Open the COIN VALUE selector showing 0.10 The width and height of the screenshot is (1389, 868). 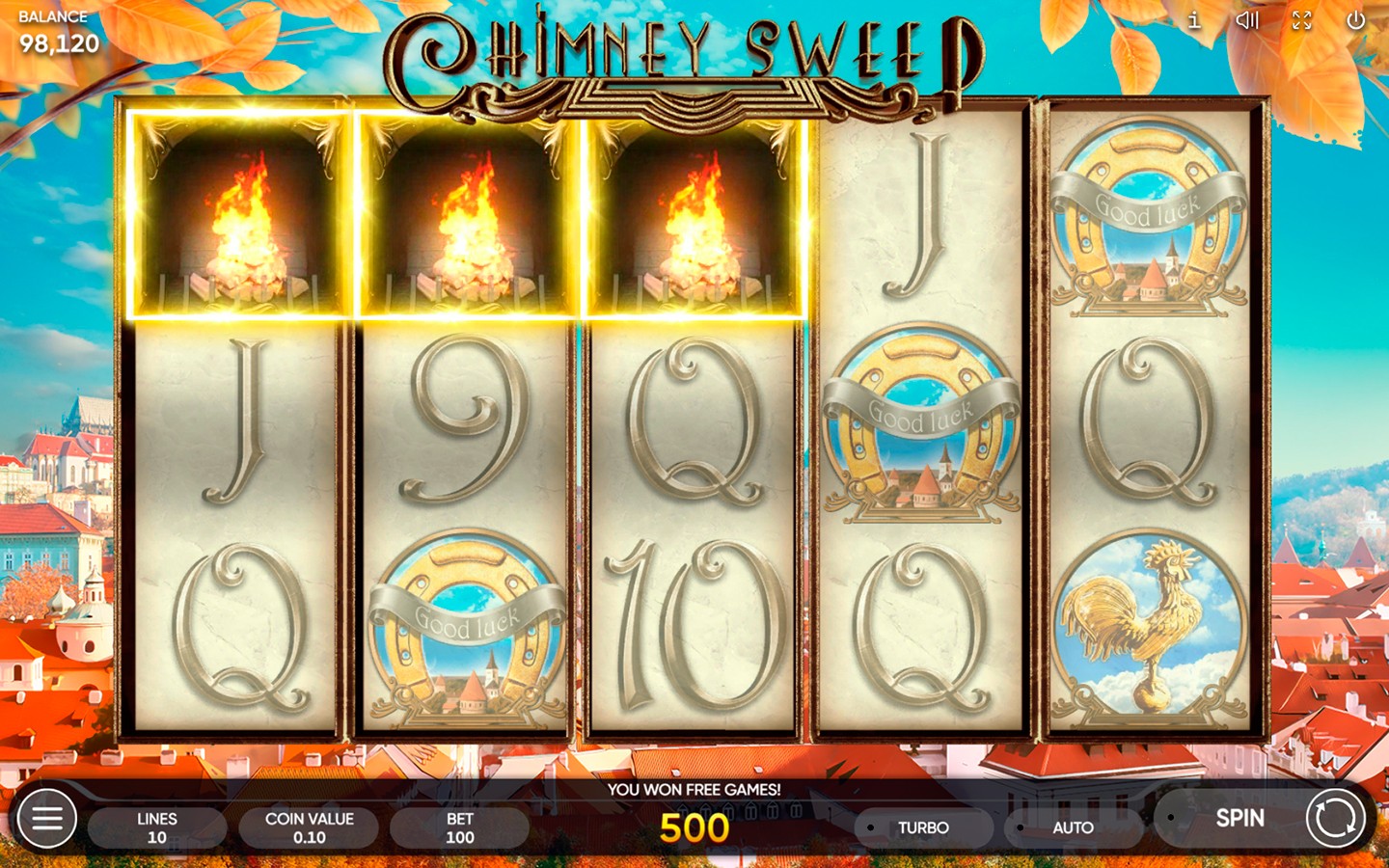[x=309, y=825]
